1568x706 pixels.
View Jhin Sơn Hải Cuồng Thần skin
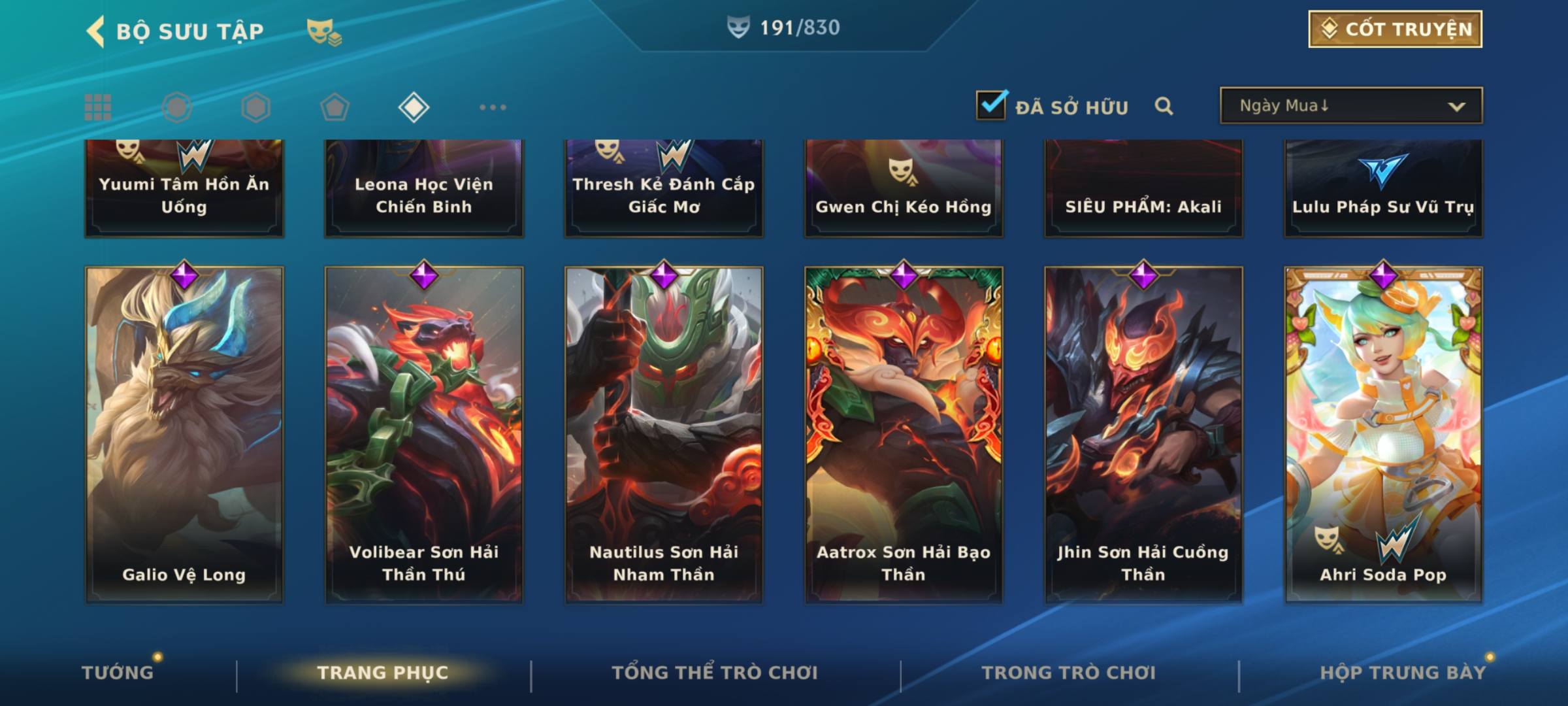point(1143,435)
